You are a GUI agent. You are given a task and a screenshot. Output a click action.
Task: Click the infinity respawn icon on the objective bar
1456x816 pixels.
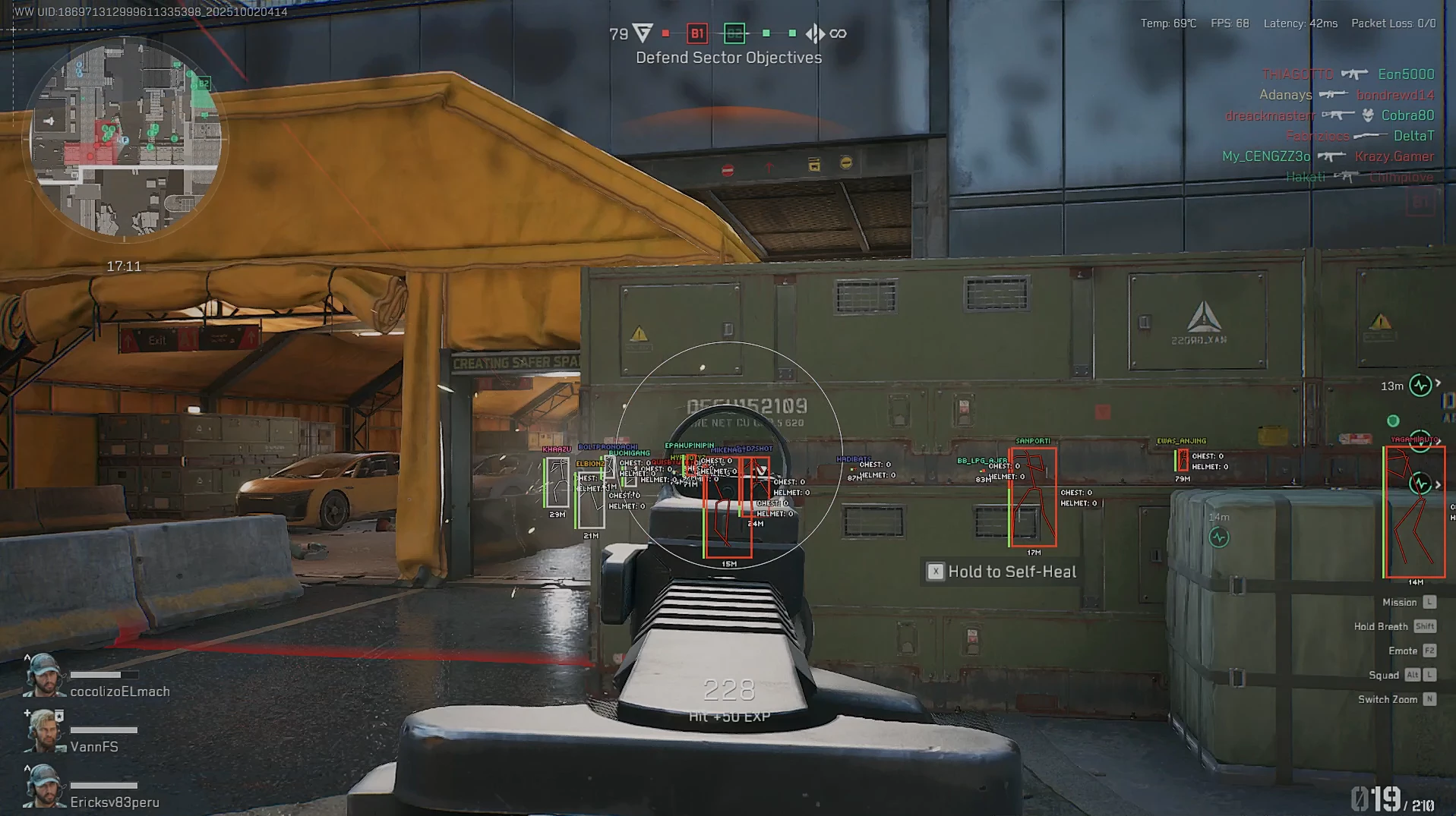(836, 33)
